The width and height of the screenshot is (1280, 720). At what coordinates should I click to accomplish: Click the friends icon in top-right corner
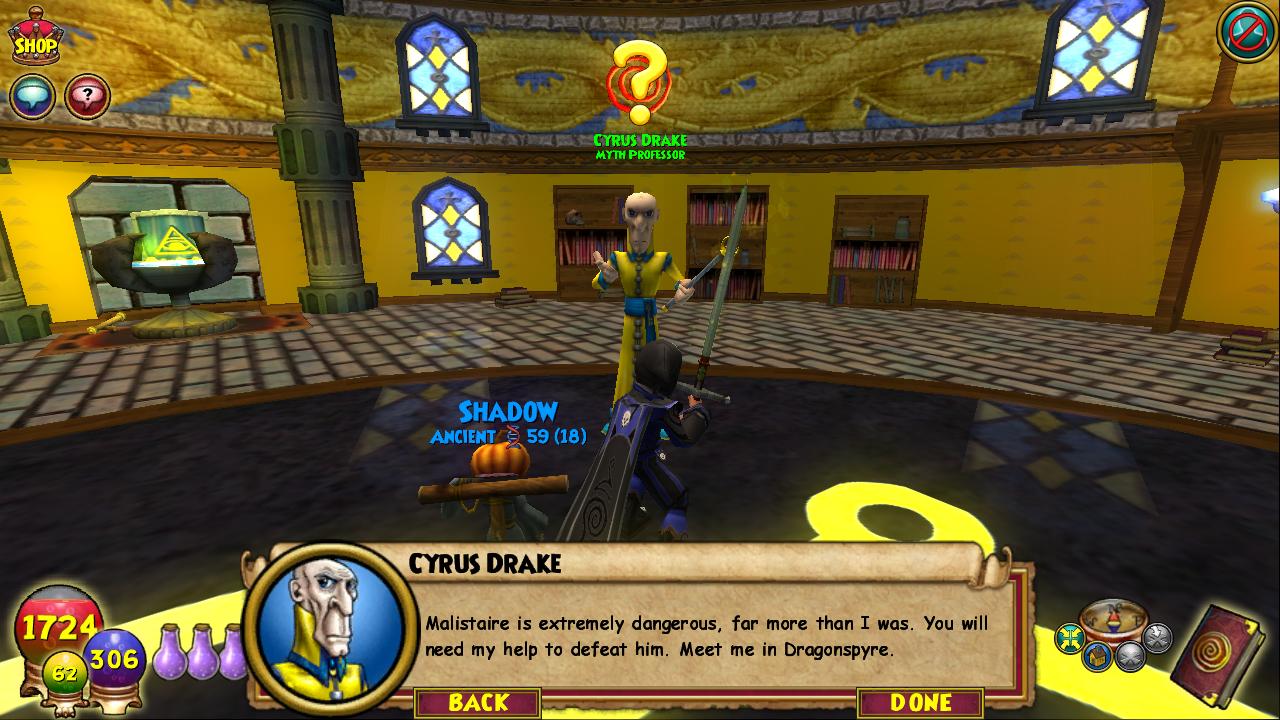coord(1245,32)
